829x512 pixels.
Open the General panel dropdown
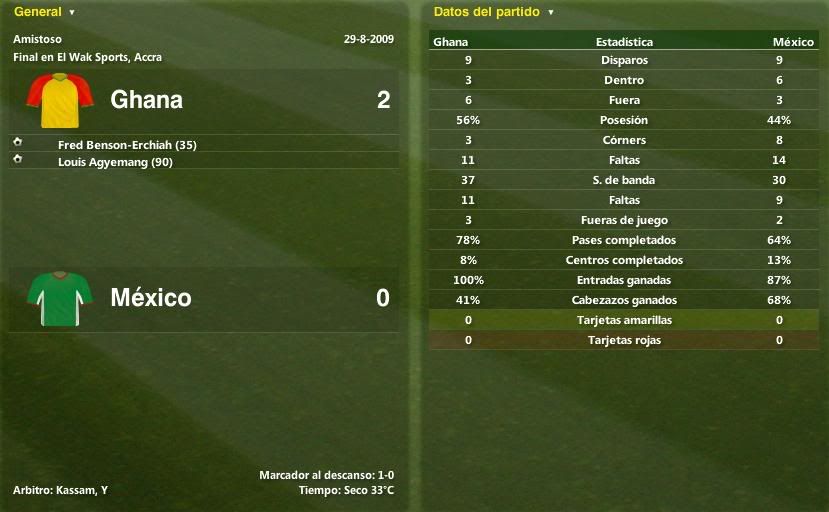pyautogui.click(x=44, y=12)
